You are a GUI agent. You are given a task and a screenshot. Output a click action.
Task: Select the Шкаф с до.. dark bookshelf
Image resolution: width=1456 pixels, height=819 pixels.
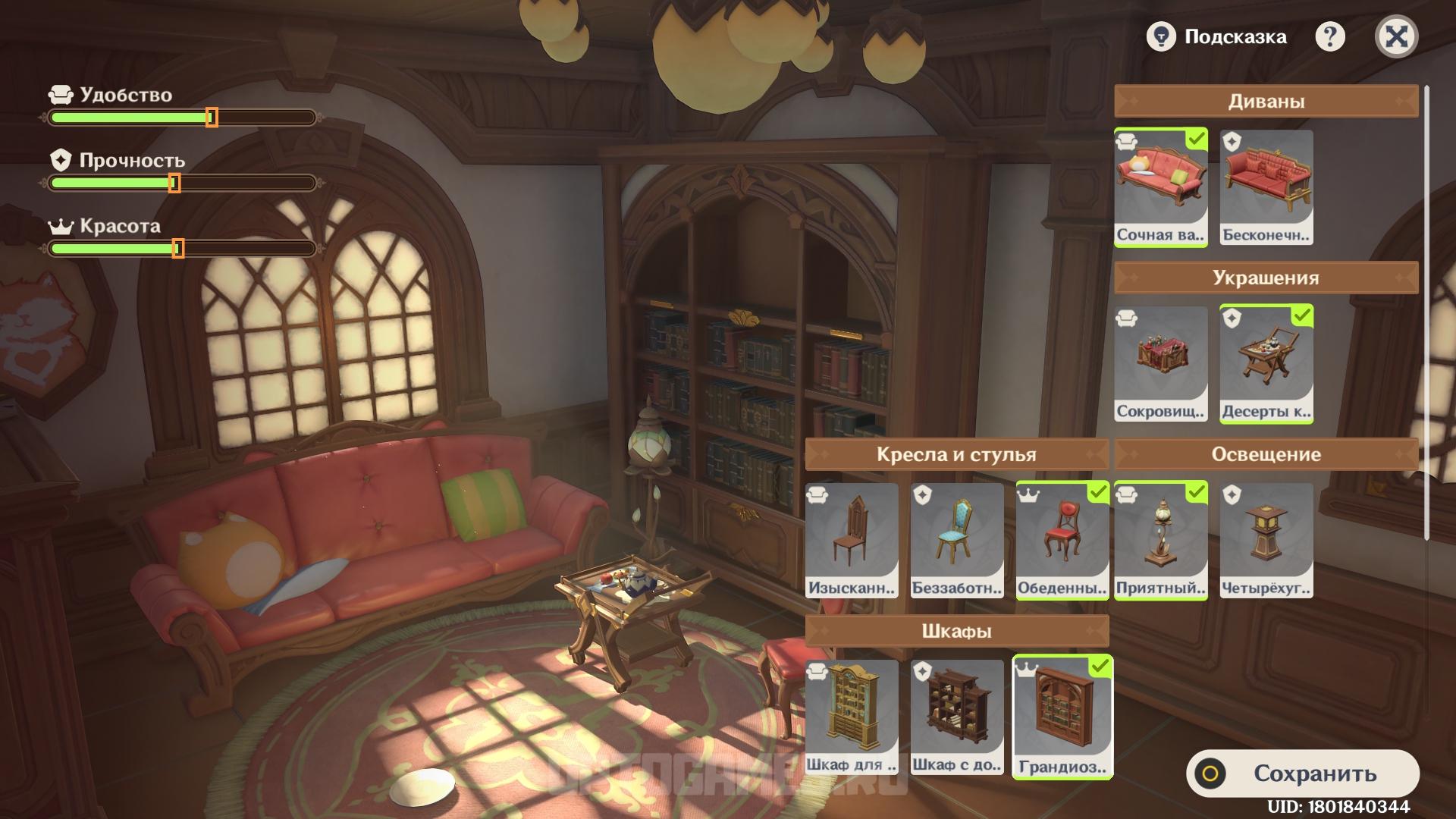click(x=957, y=717)
